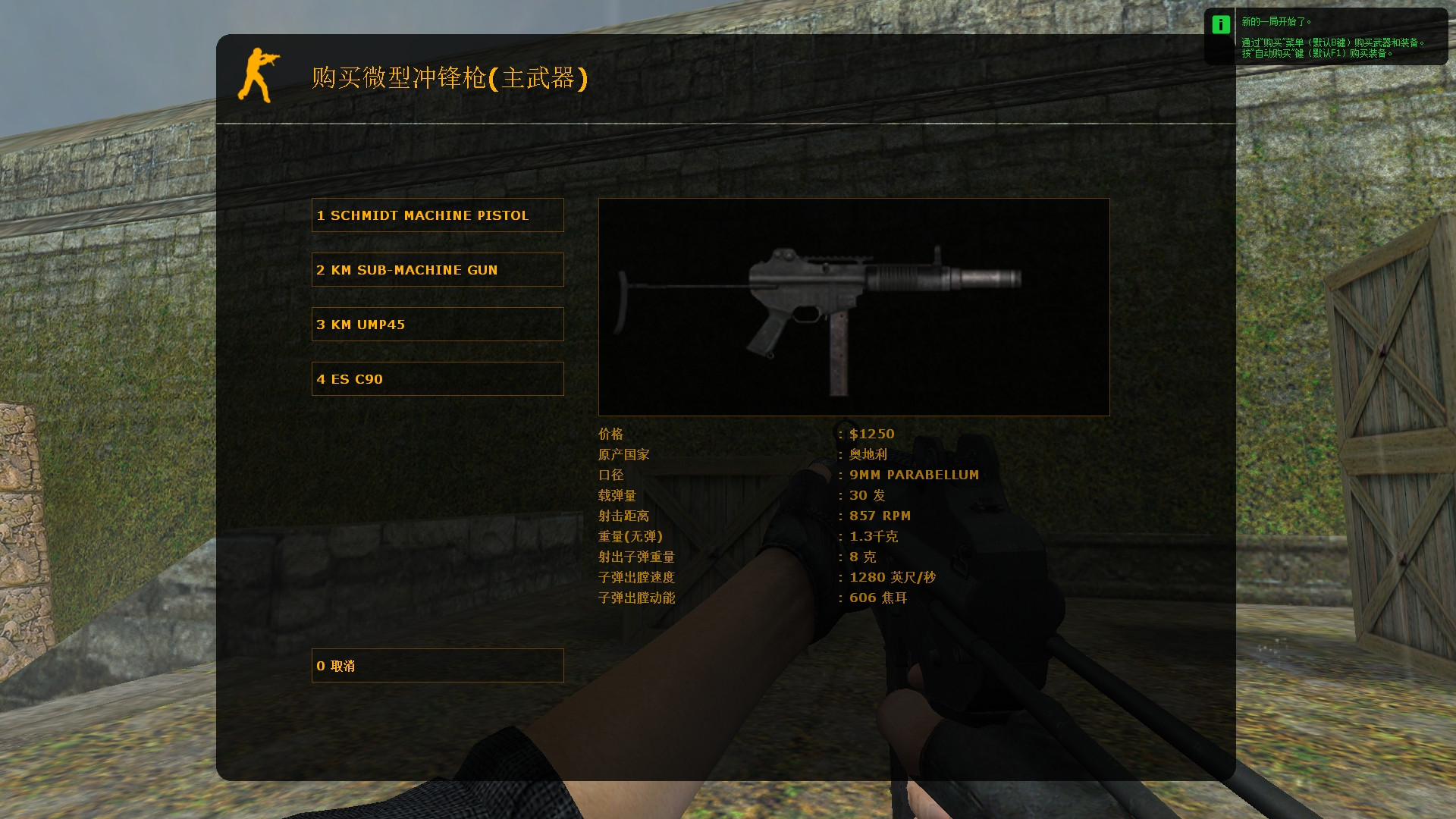1456x819 pixels.
Task: Click the green info notification icon
Action: (x=1220, y=25)
